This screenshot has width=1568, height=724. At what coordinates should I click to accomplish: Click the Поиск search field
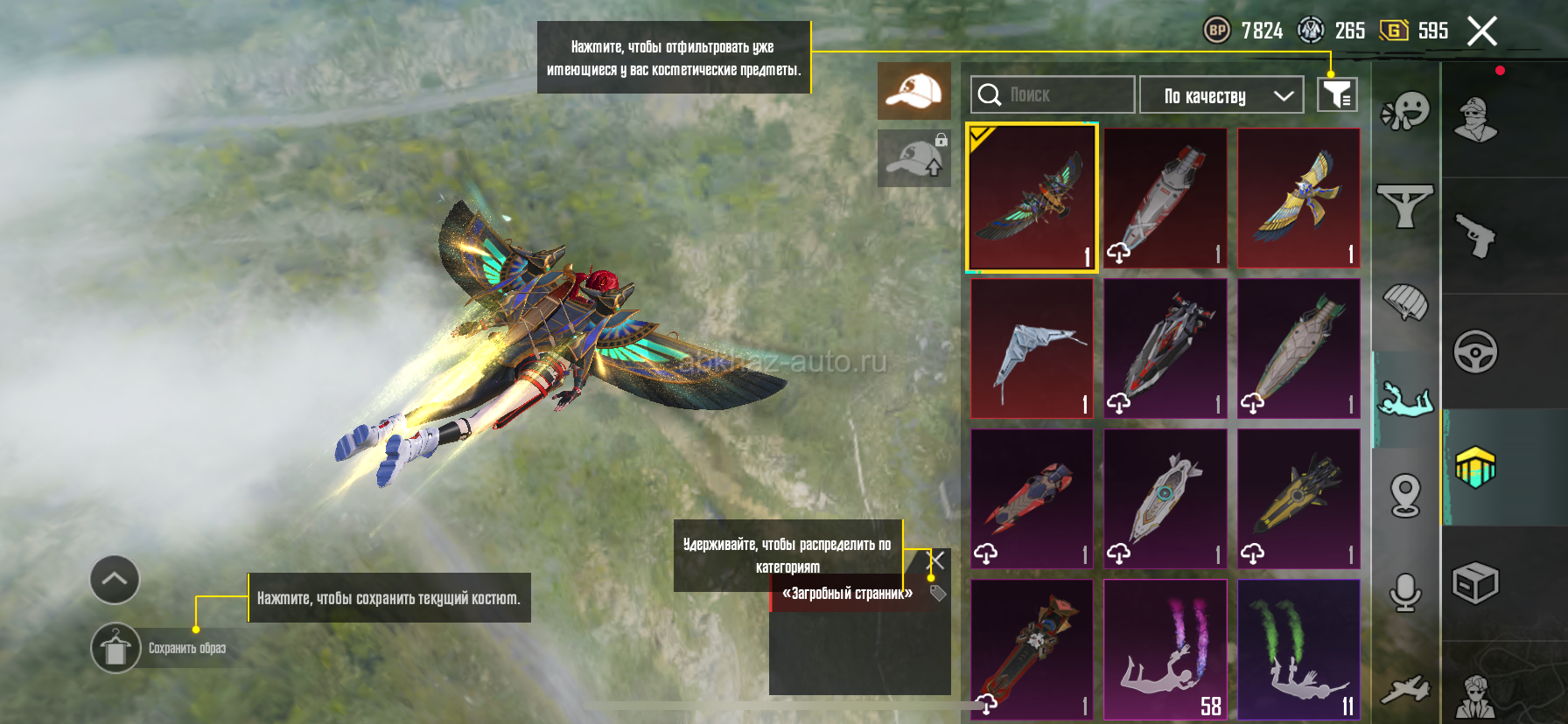tap(1053, 94)
